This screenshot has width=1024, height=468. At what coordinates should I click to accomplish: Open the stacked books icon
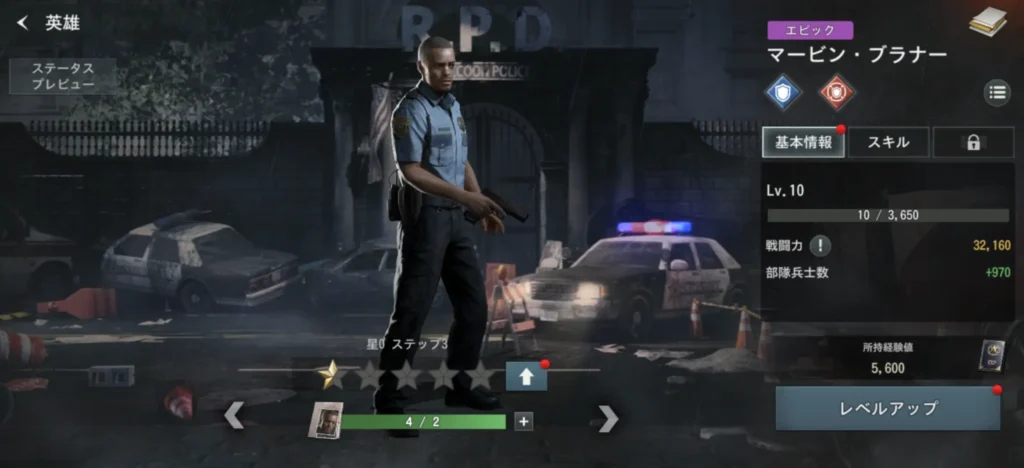click(x=986, y=21)
